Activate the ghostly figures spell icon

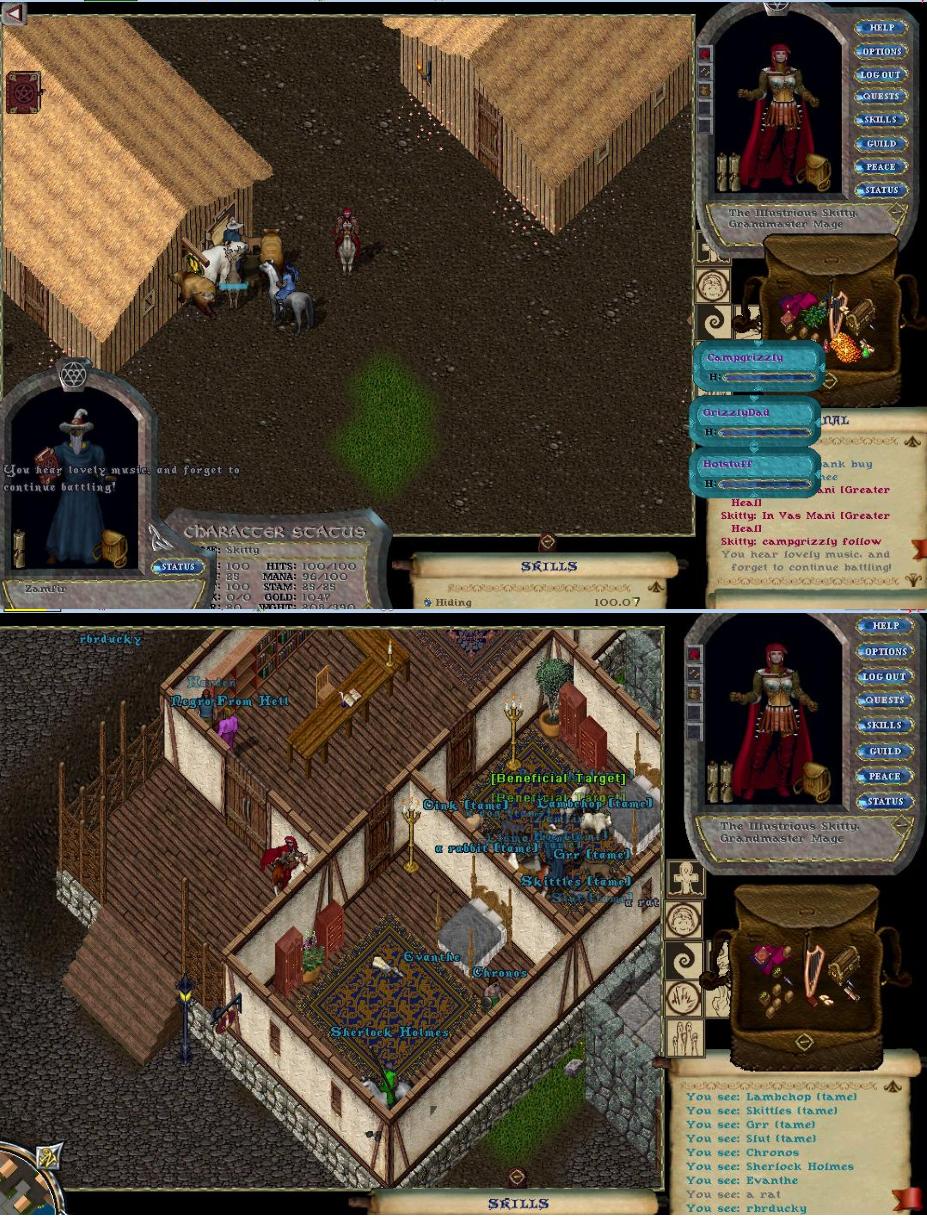coord(685,1039)
